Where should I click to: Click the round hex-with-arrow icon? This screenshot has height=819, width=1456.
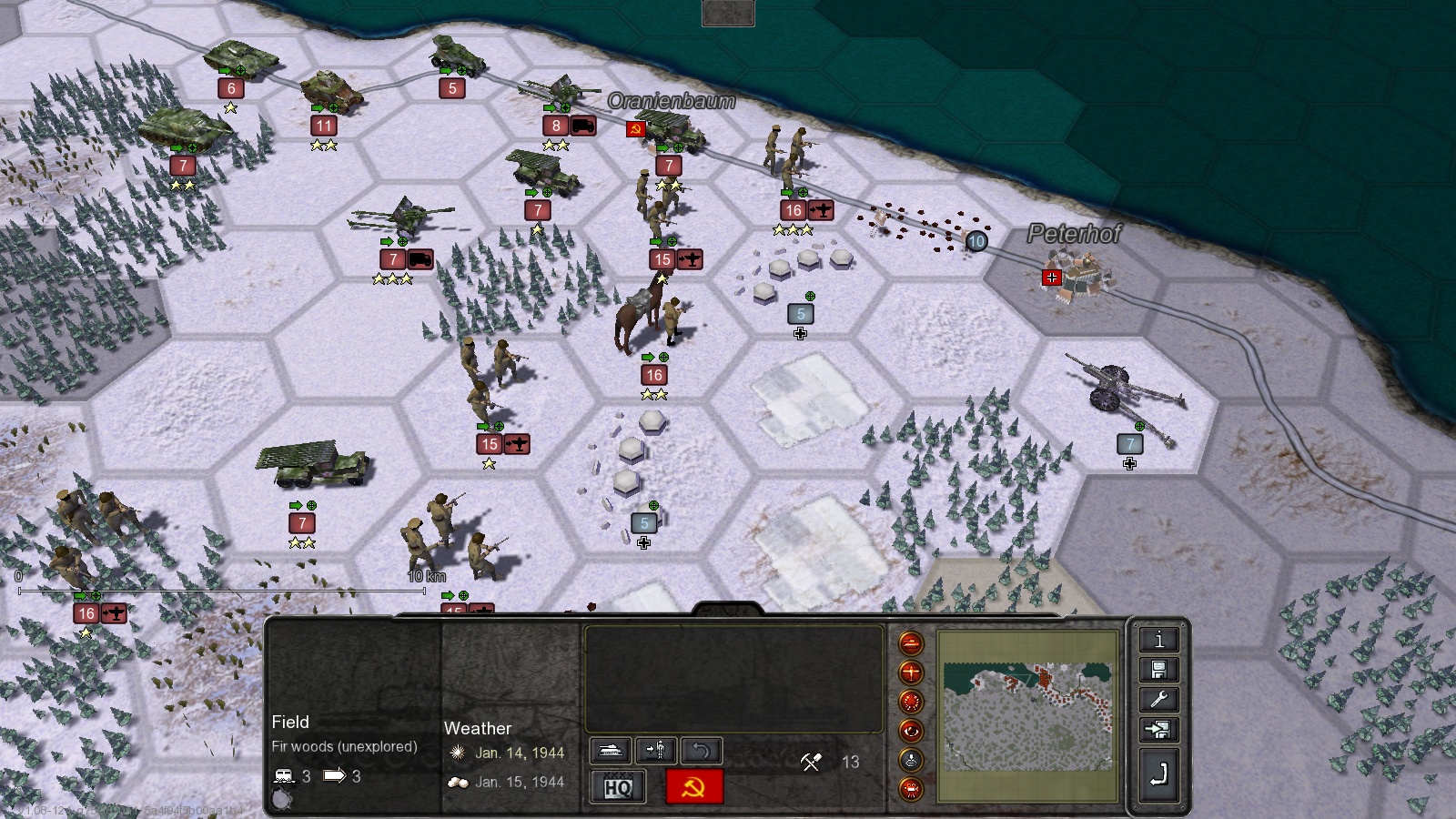tap(911, 760)
